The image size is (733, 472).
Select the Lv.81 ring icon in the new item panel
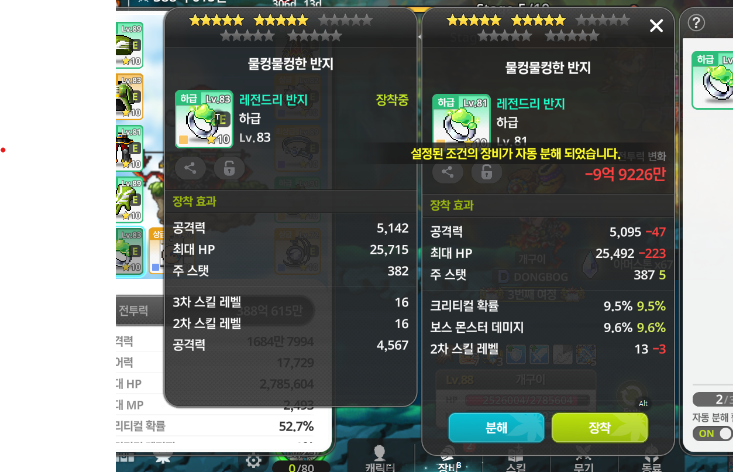(461, 122)
